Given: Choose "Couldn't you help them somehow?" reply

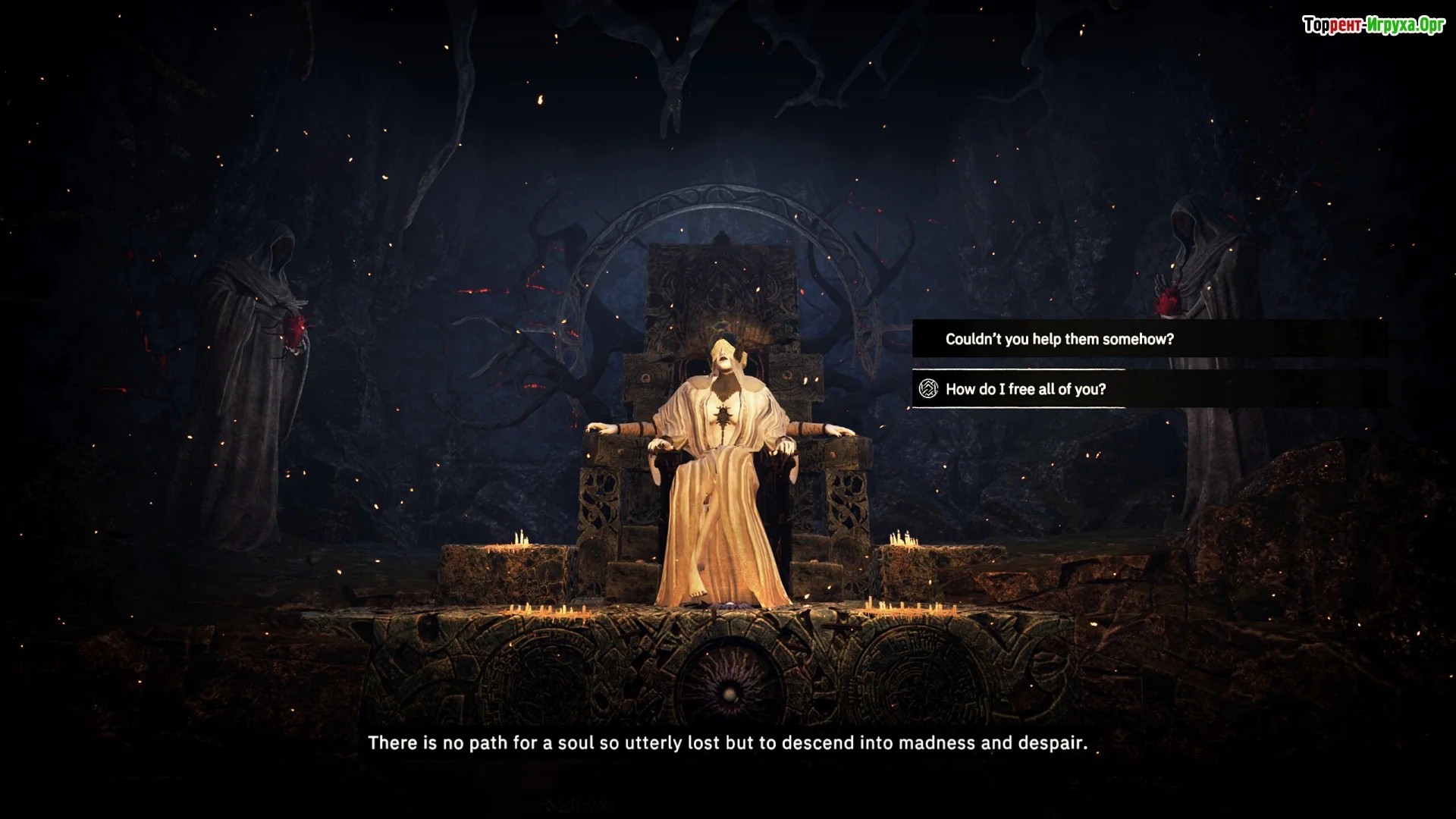Looking at the screenshot, I should [1059, 339].
